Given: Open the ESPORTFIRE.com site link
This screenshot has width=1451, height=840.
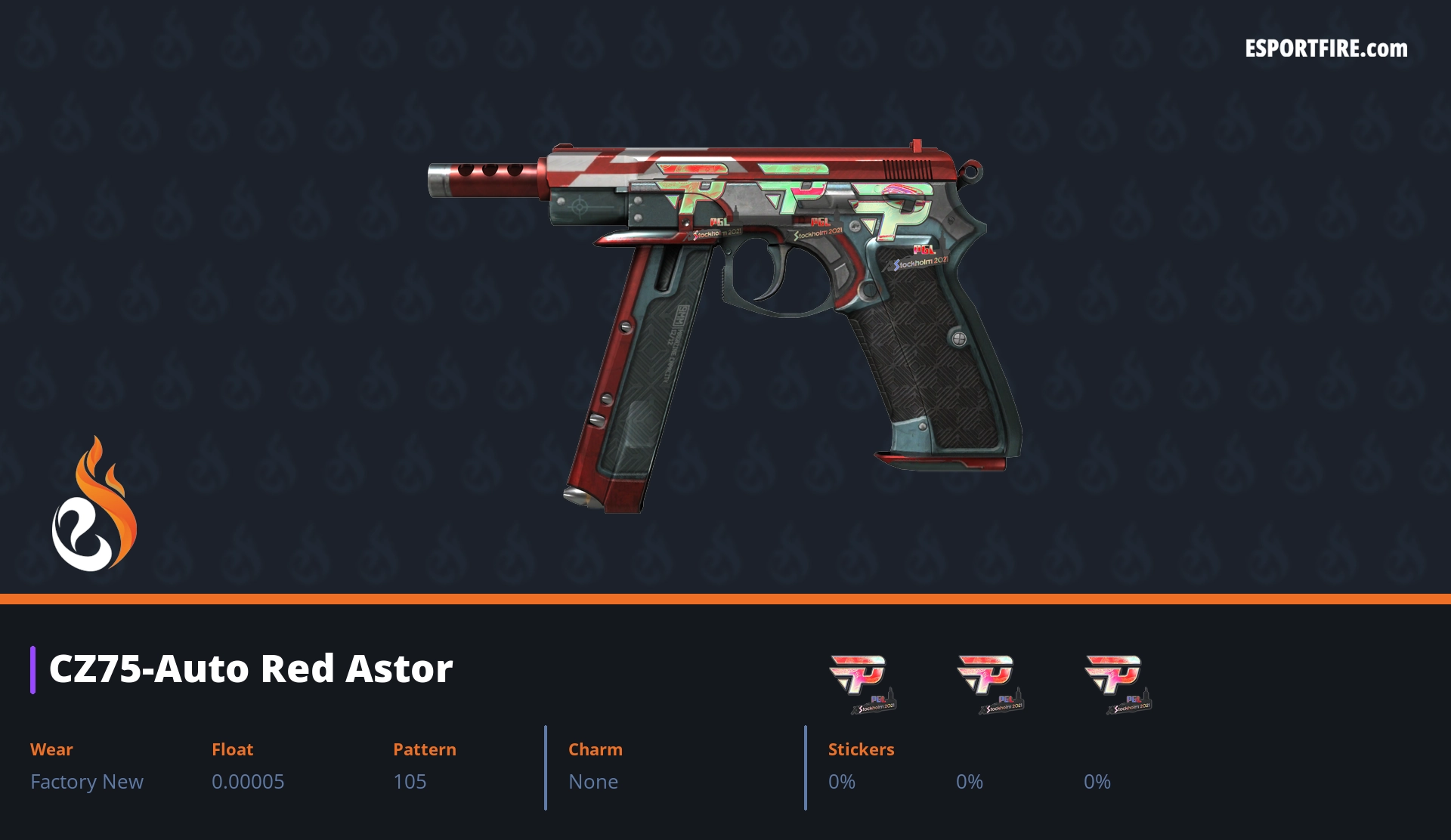Looking at the screenshot, I should 1326,49.
